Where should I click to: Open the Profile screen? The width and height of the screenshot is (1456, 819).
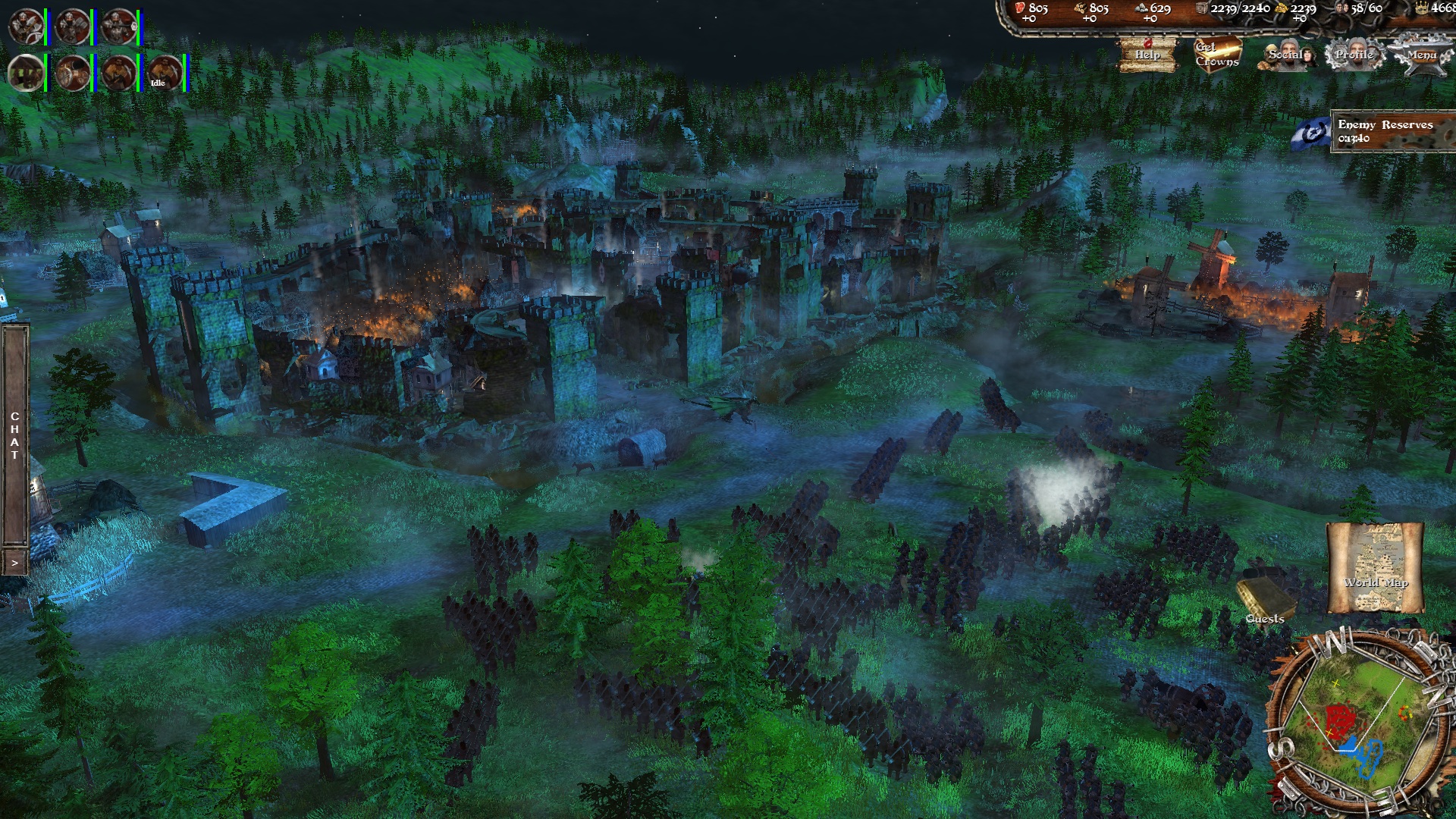click(x=1354, y=54)
